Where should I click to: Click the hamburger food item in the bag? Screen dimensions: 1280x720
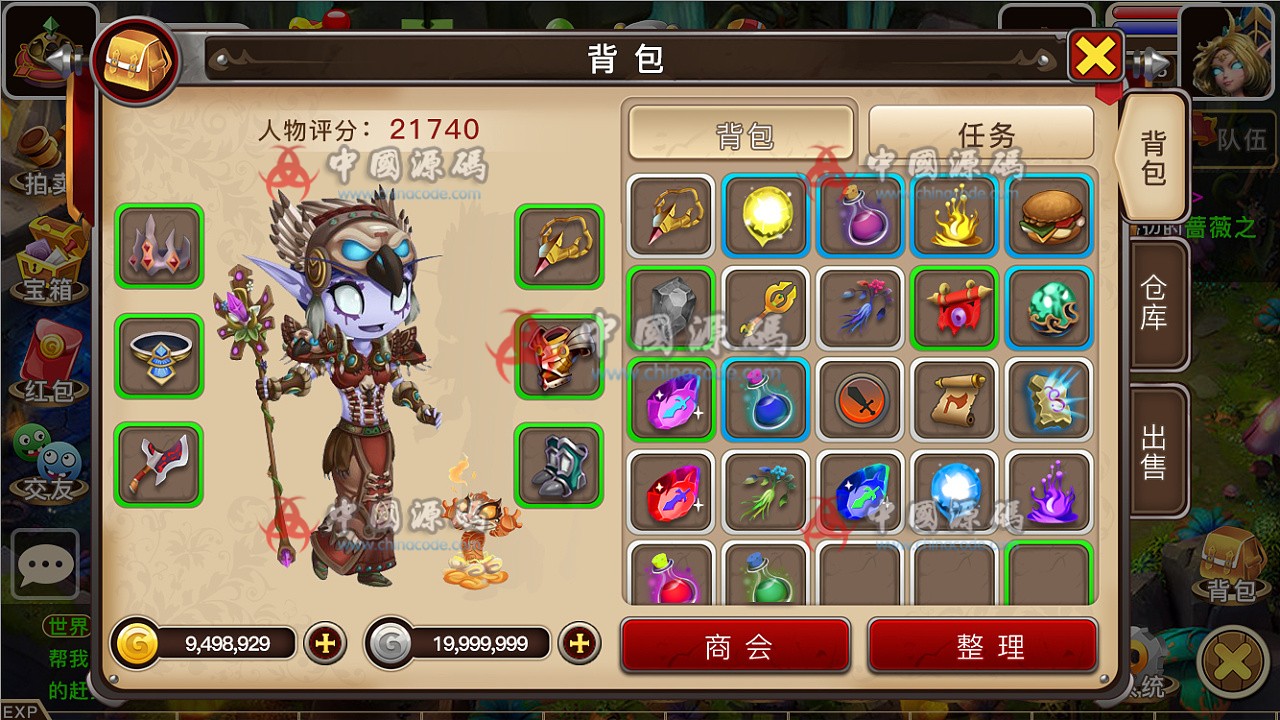1048,218
